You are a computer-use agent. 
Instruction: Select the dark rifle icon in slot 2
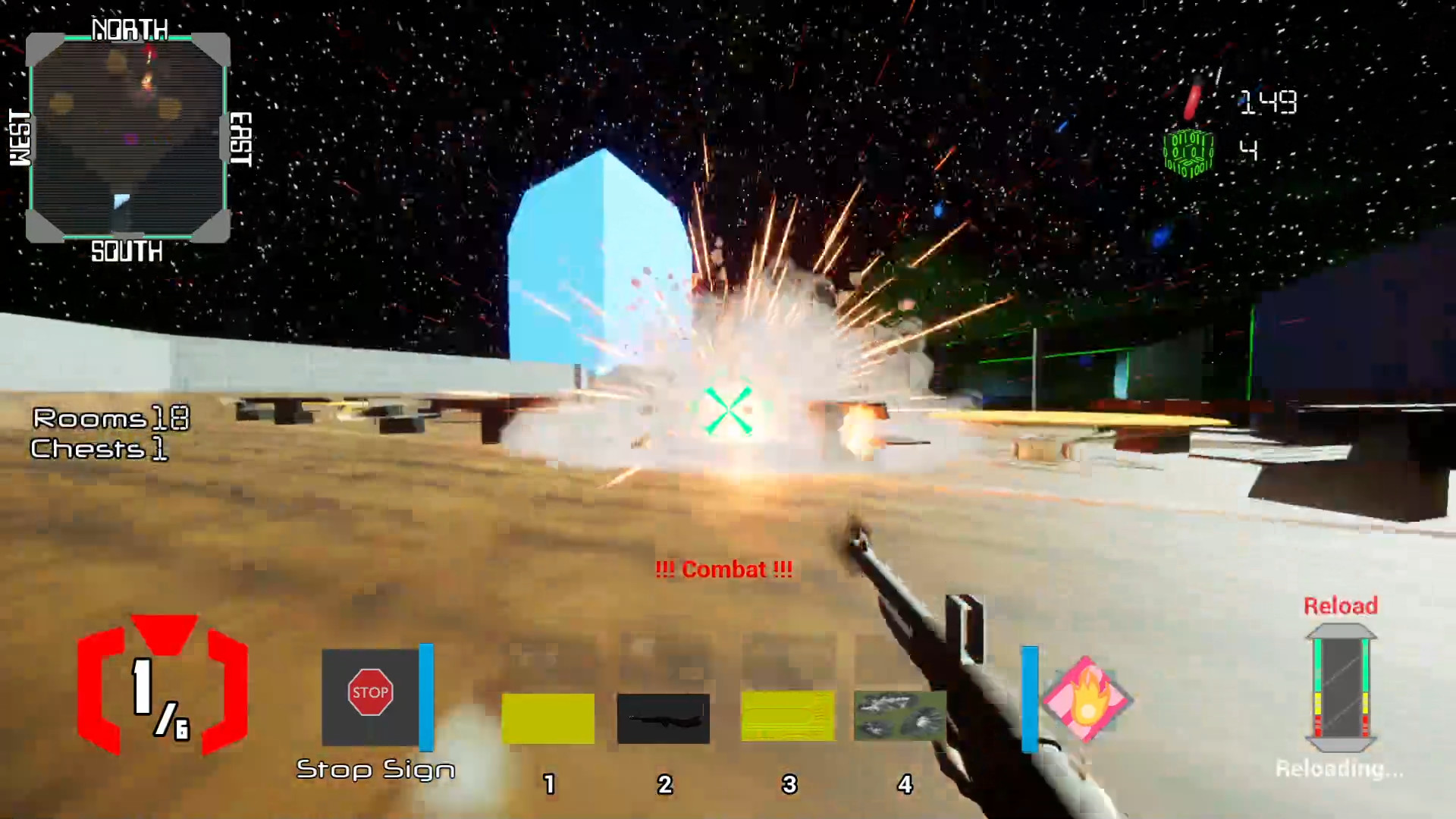coord(663,717)
